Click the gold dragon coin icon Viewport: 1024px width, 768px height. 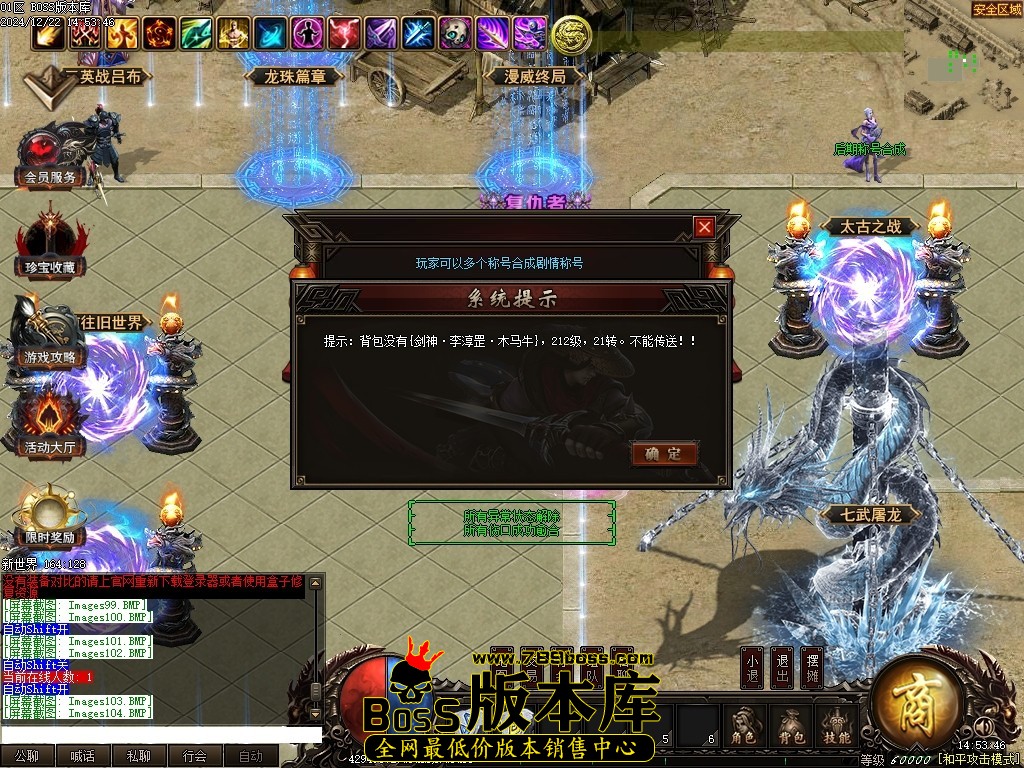(571, 35)
